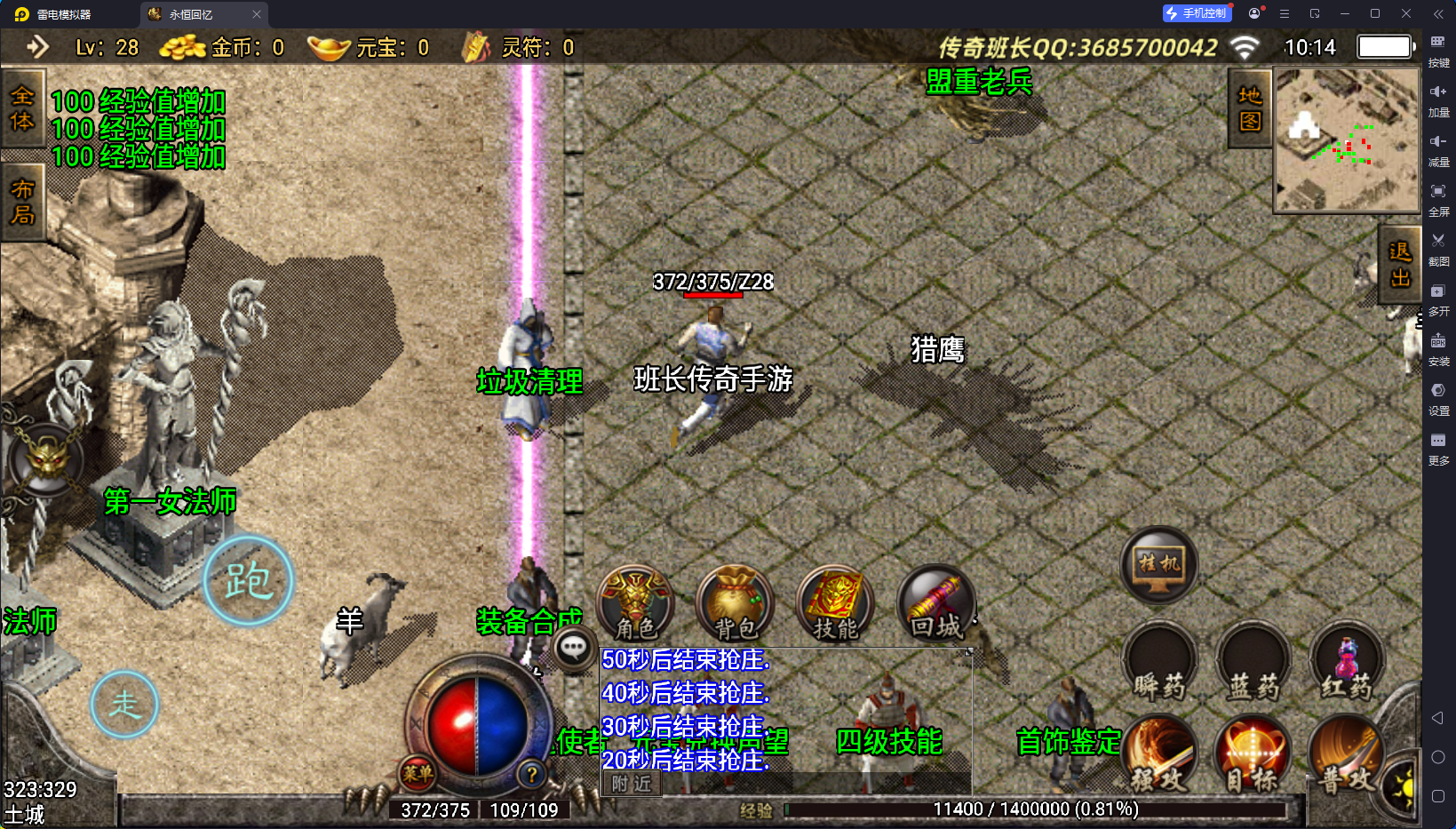Screen dimensions: 1456x829
Task: Select the 目标 target button
Action: coord(1253,757)
